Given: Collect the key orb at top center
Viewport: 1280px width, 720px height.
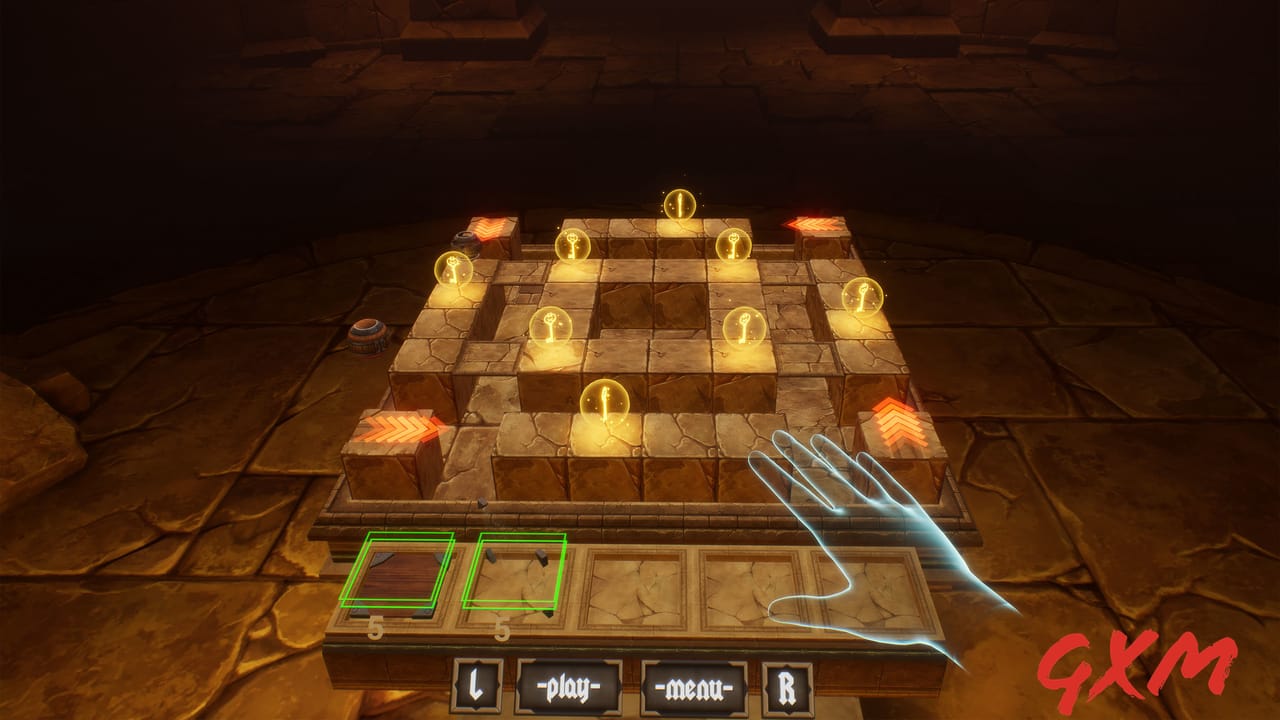Looking at the screenshot, I should click(x=679, y=205).
